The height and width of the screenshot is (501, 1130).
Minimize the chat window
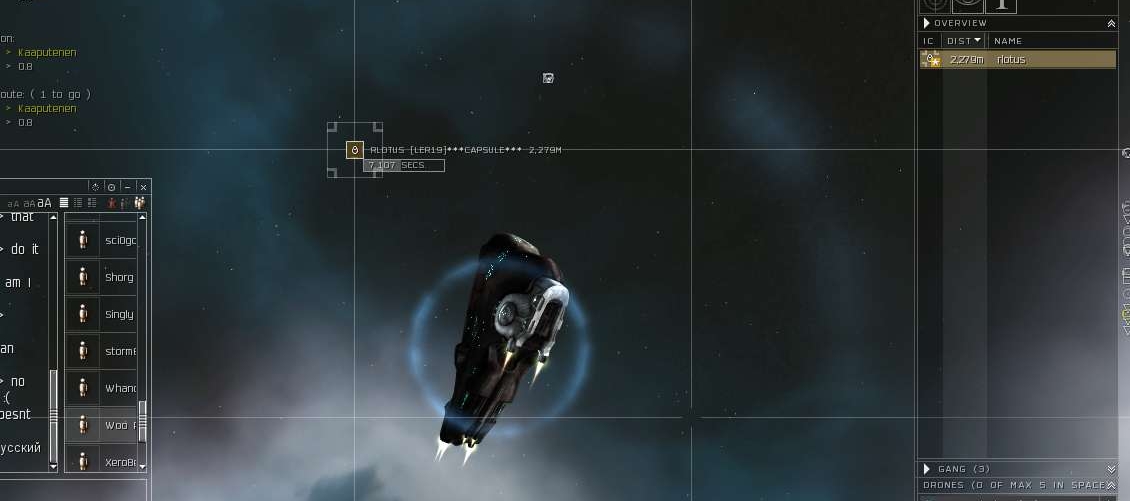click(x=128, y=187)
